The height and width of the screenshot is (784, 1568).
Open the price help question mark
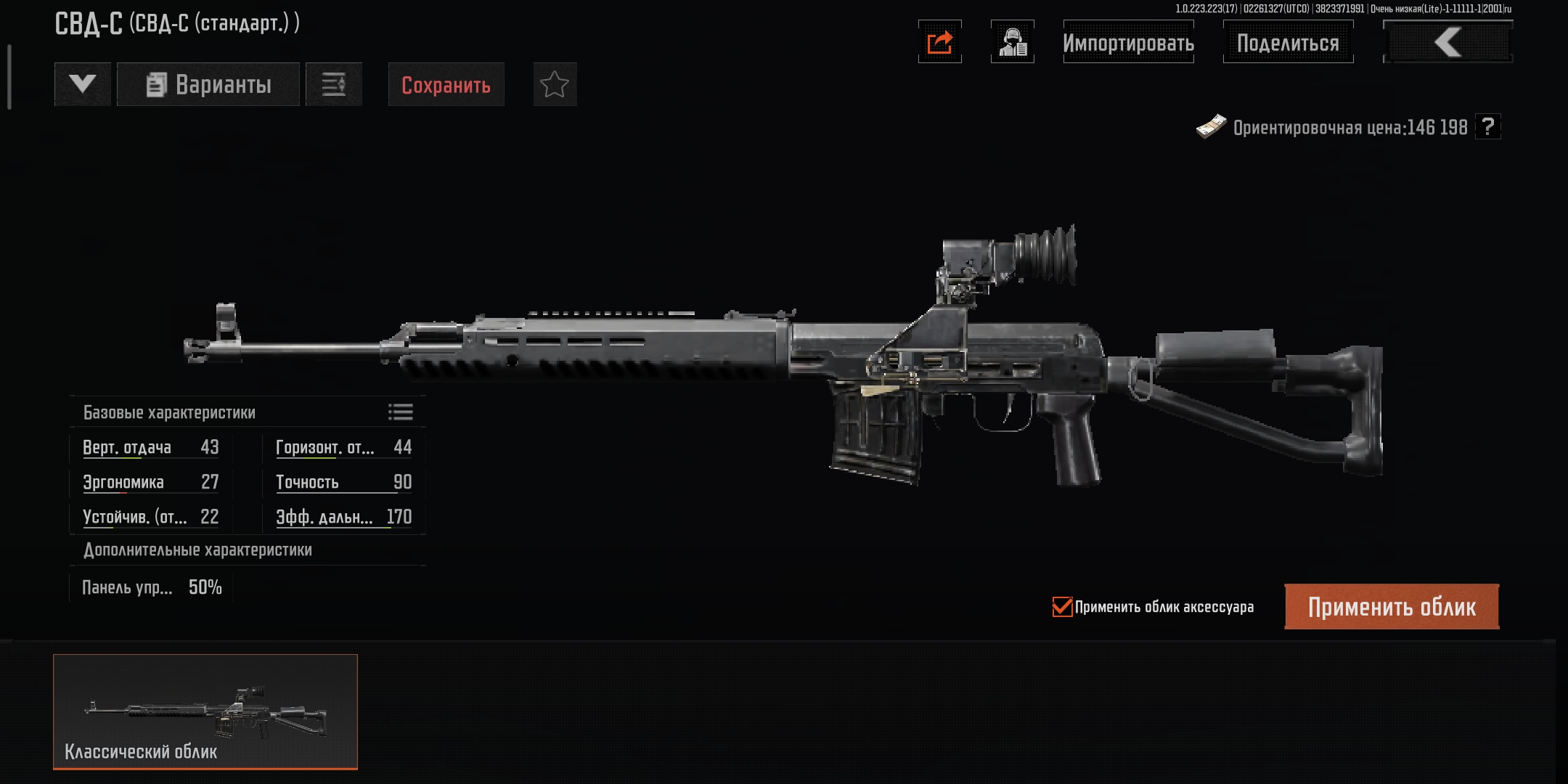pos(1488,127)
